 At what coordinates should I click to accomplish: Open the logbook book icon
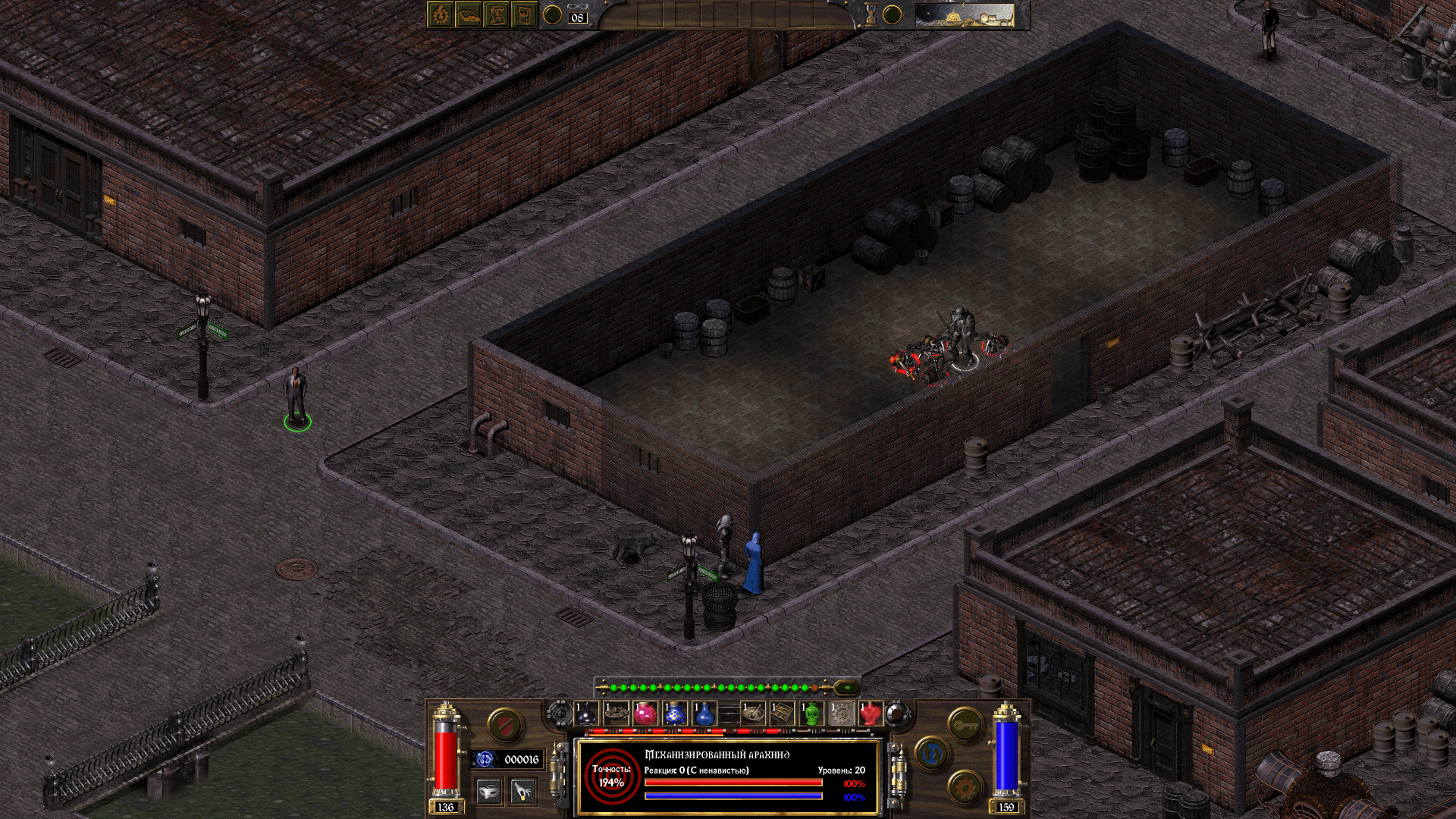(x=468, y=15)
